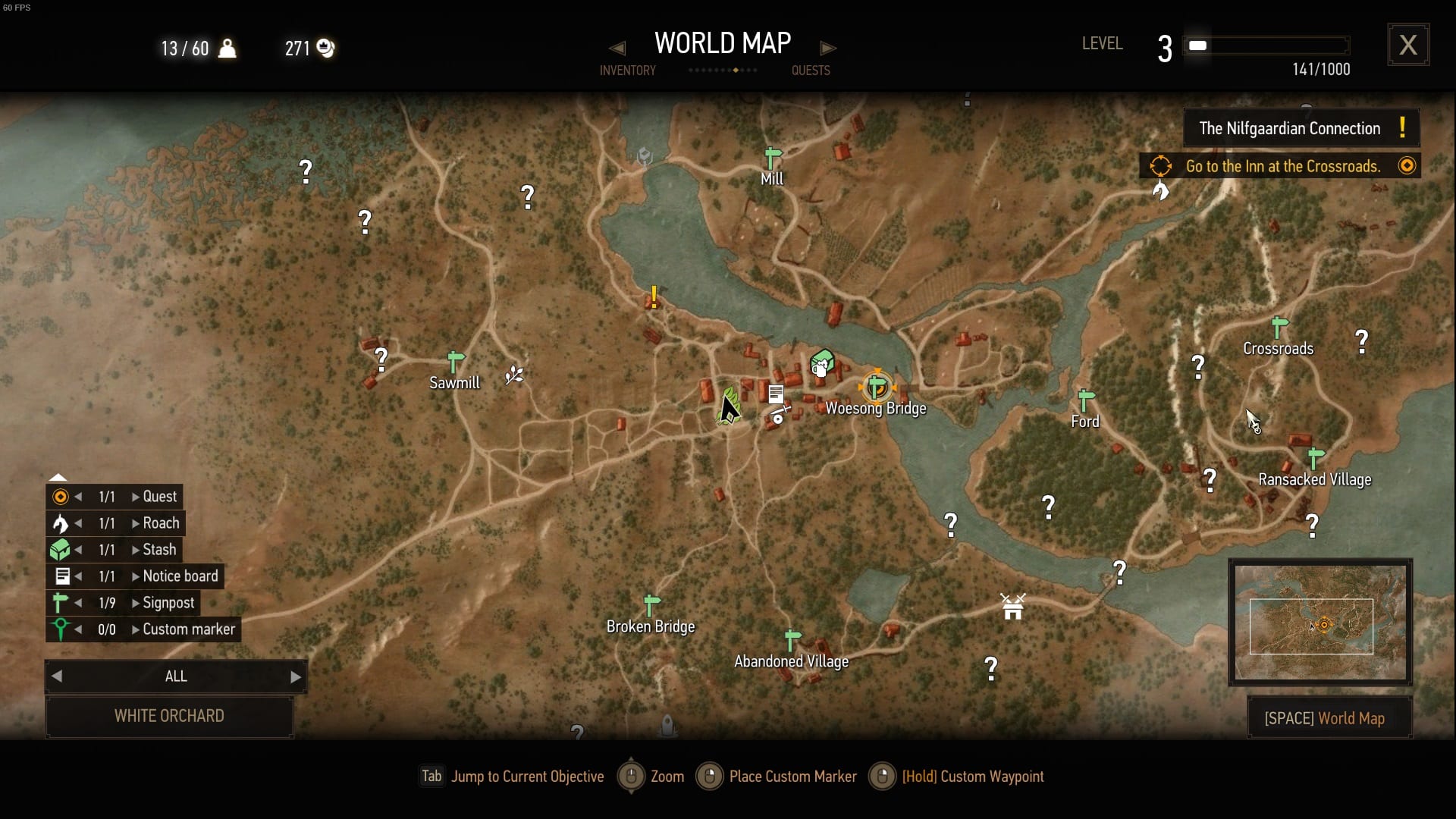This screenshot has height=819, width=1456.
Task: Cycle the Quest legend category back
Action: tap(80, 496)
